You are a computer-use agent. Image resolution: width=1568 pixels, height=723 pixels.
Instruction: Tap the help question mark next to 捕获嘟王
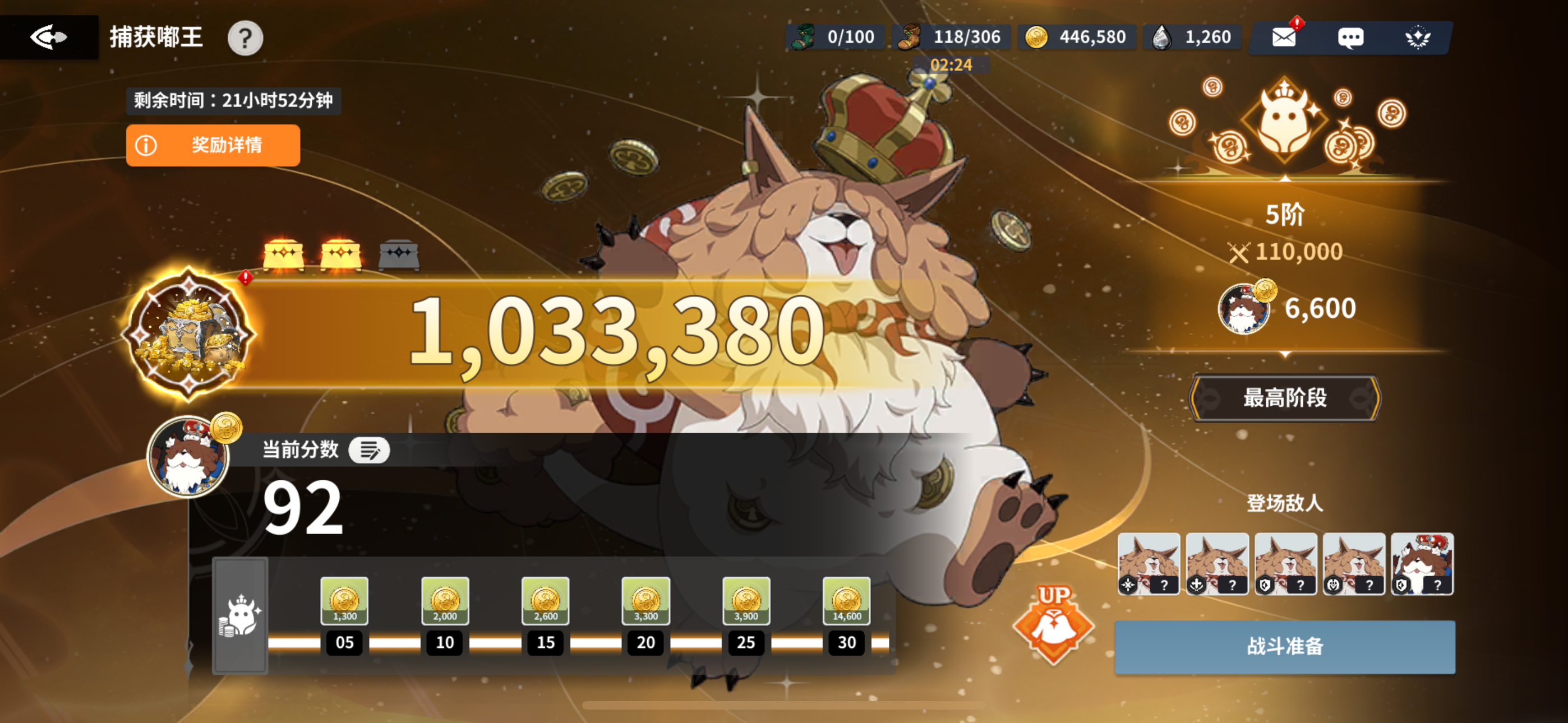click(x=245, y=38)
